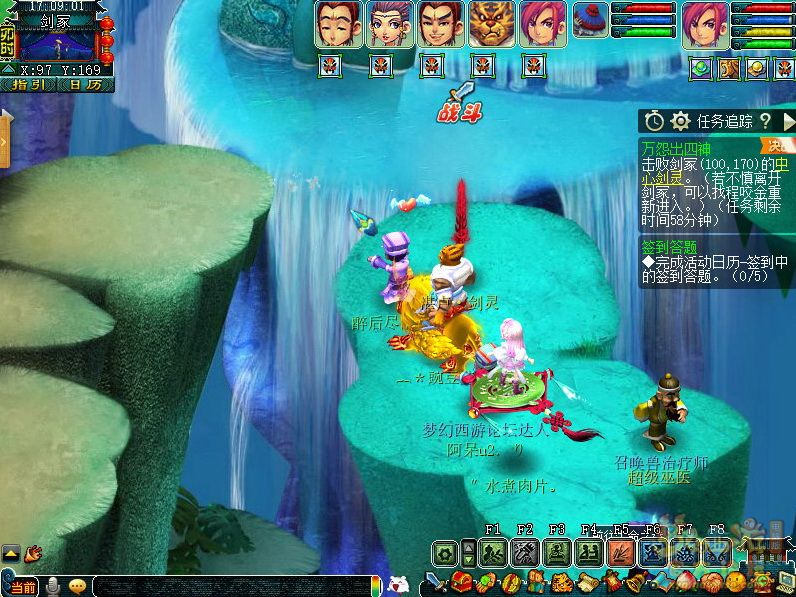Use the F8 shortcut skill slot

717,552
